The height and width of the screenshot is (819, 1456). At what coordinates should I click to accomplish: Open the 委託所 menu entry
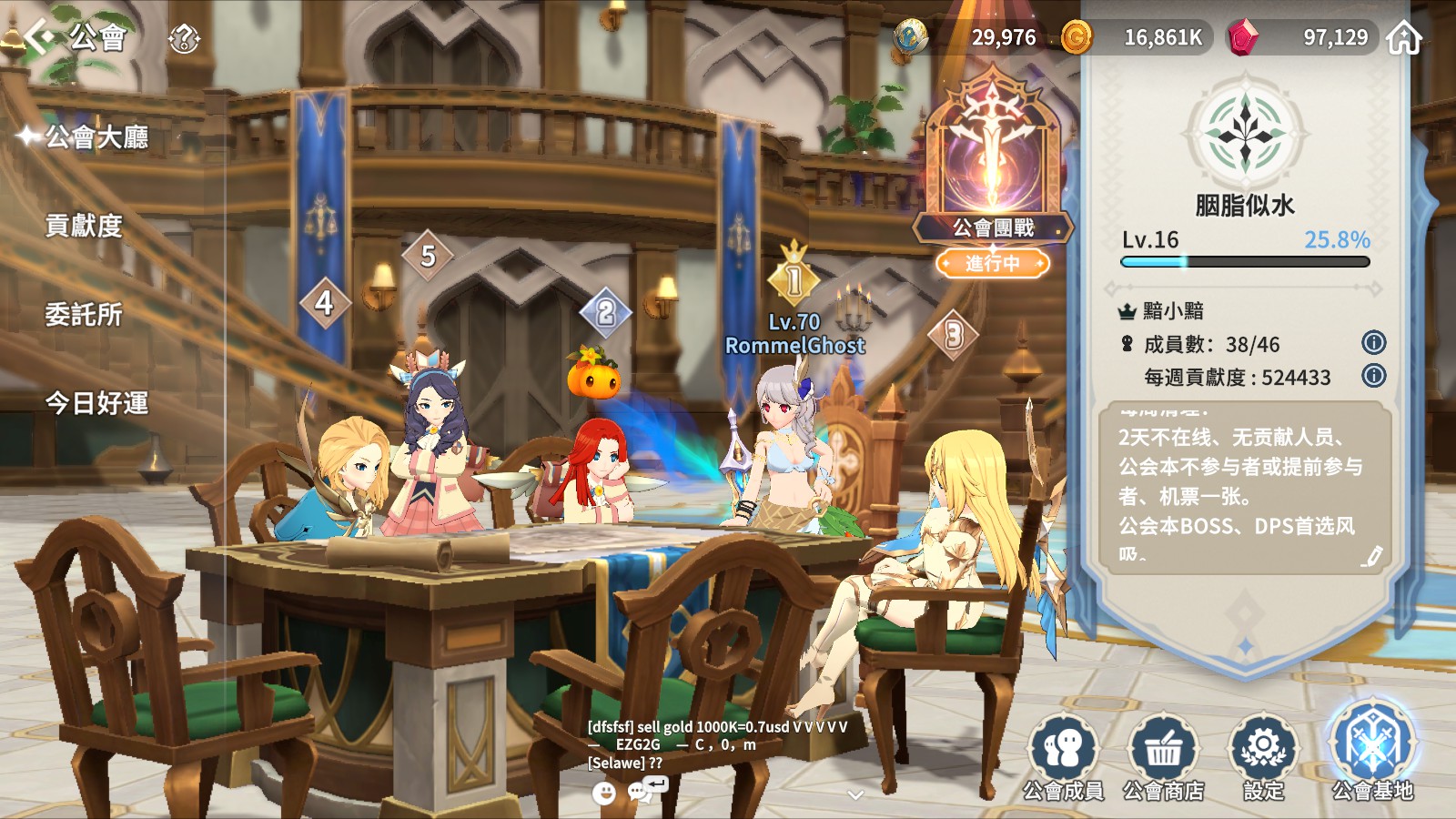tap(84, 315)
